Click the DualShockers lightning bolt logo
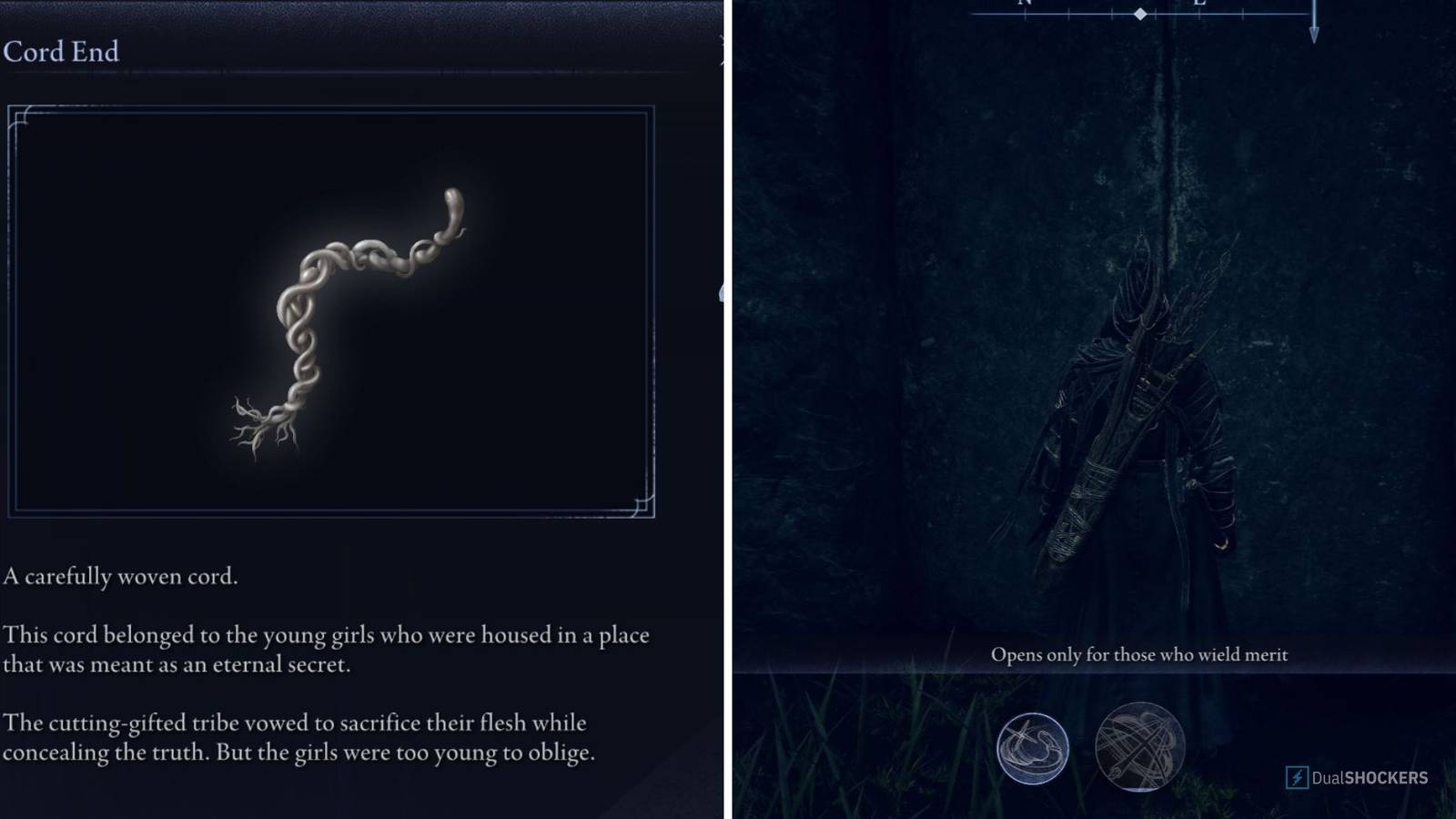 point(1296,778)
